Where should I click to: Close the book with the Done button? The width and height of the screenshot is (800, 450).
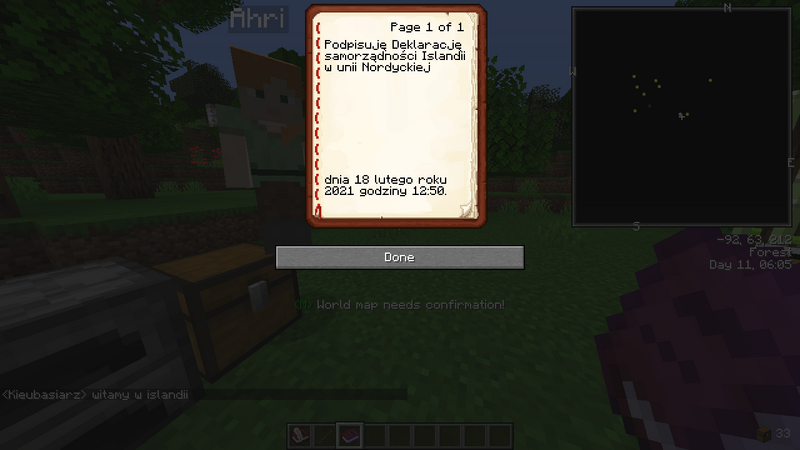[x=399, y=257]
